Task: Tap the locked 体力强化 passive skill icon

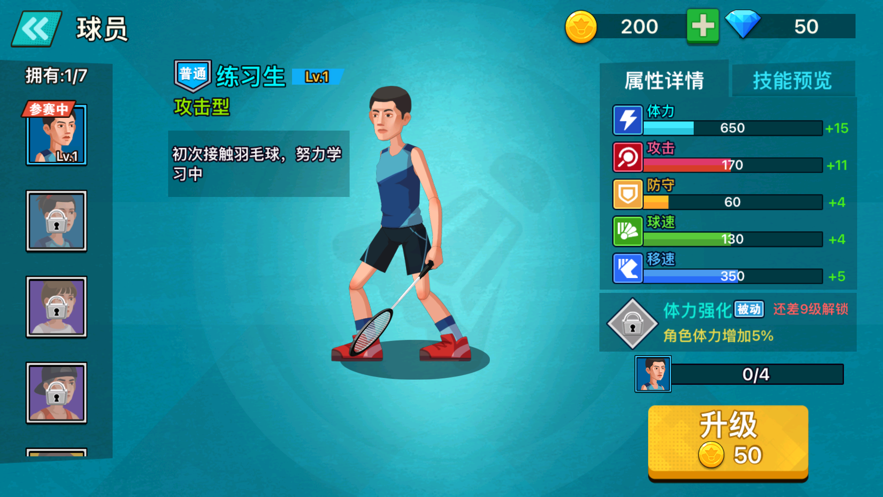Action: (x=632, y=322)
